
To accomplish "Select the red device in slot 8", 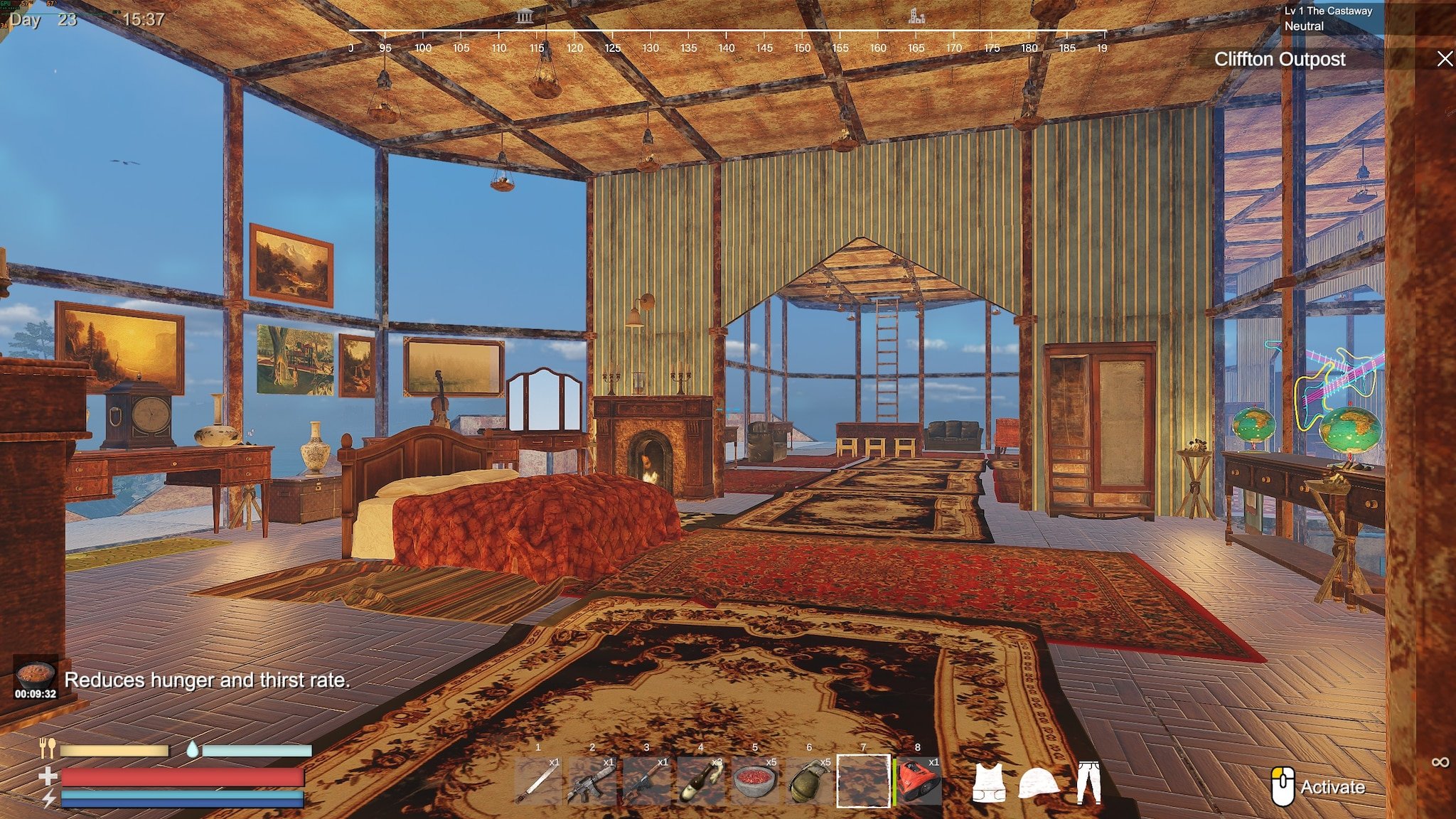I will click(918, 782).
